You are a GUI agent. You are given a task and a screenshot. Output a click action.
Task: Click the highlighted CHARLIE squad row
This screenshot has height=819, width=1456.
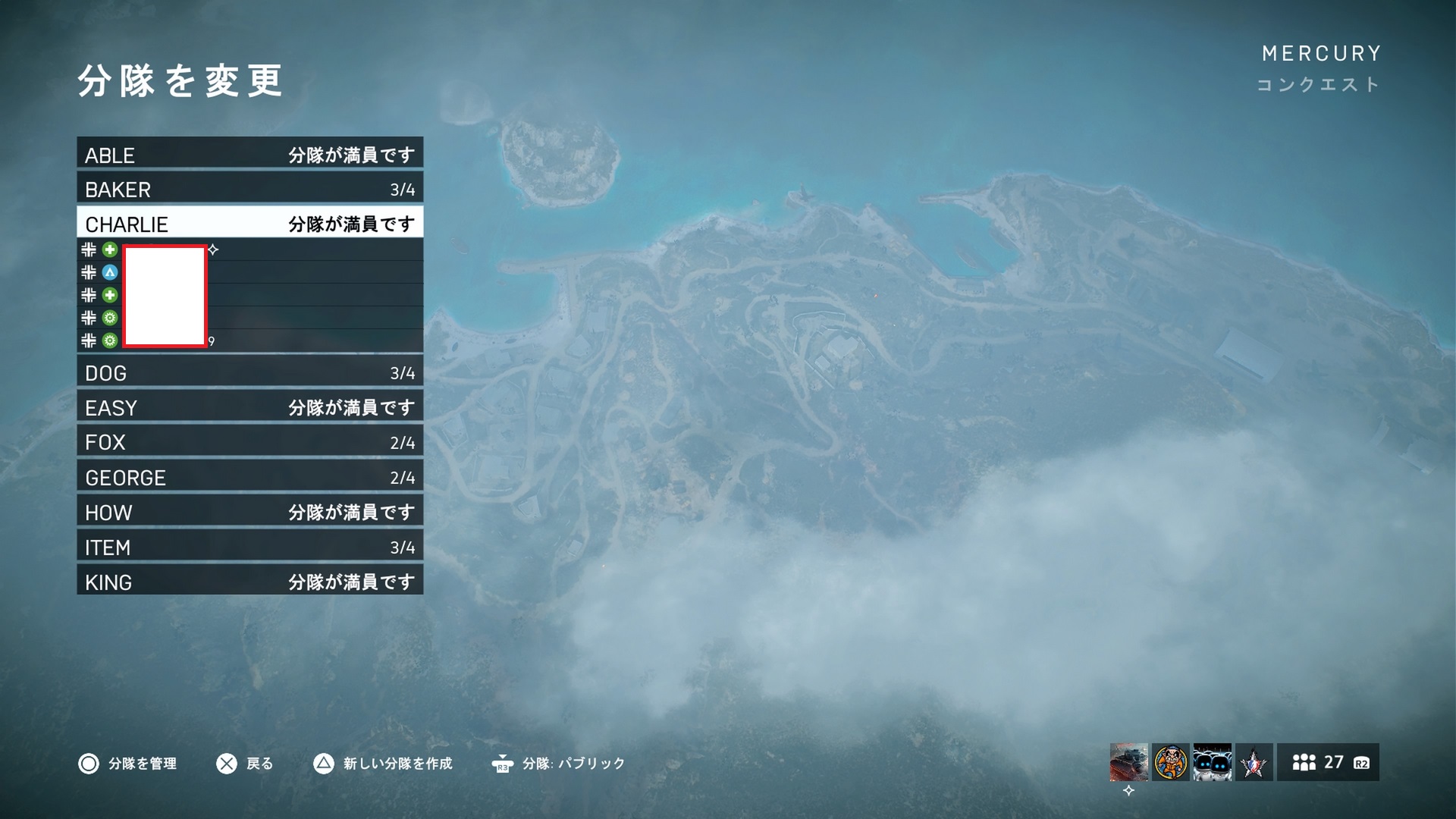[x=249, y=224]
